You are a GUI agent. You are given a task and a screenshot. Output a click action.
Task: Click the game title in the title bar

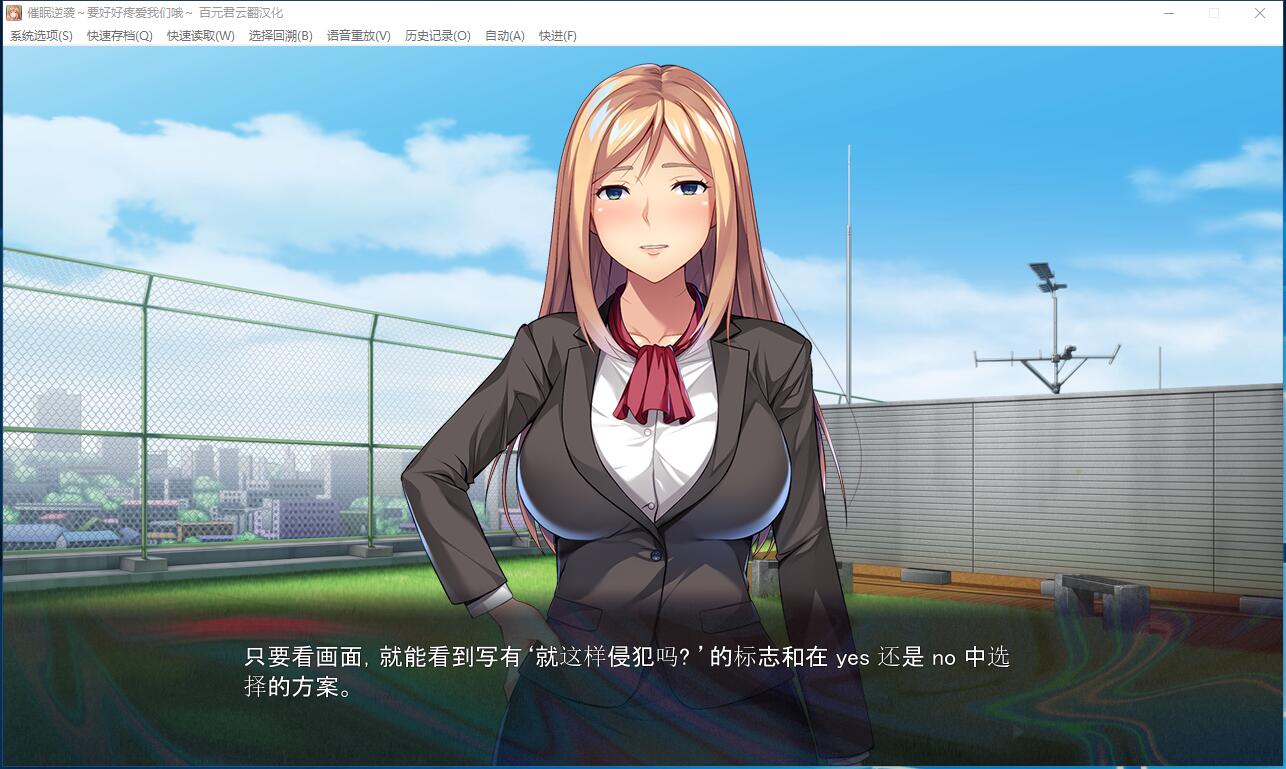click(150, 12)
